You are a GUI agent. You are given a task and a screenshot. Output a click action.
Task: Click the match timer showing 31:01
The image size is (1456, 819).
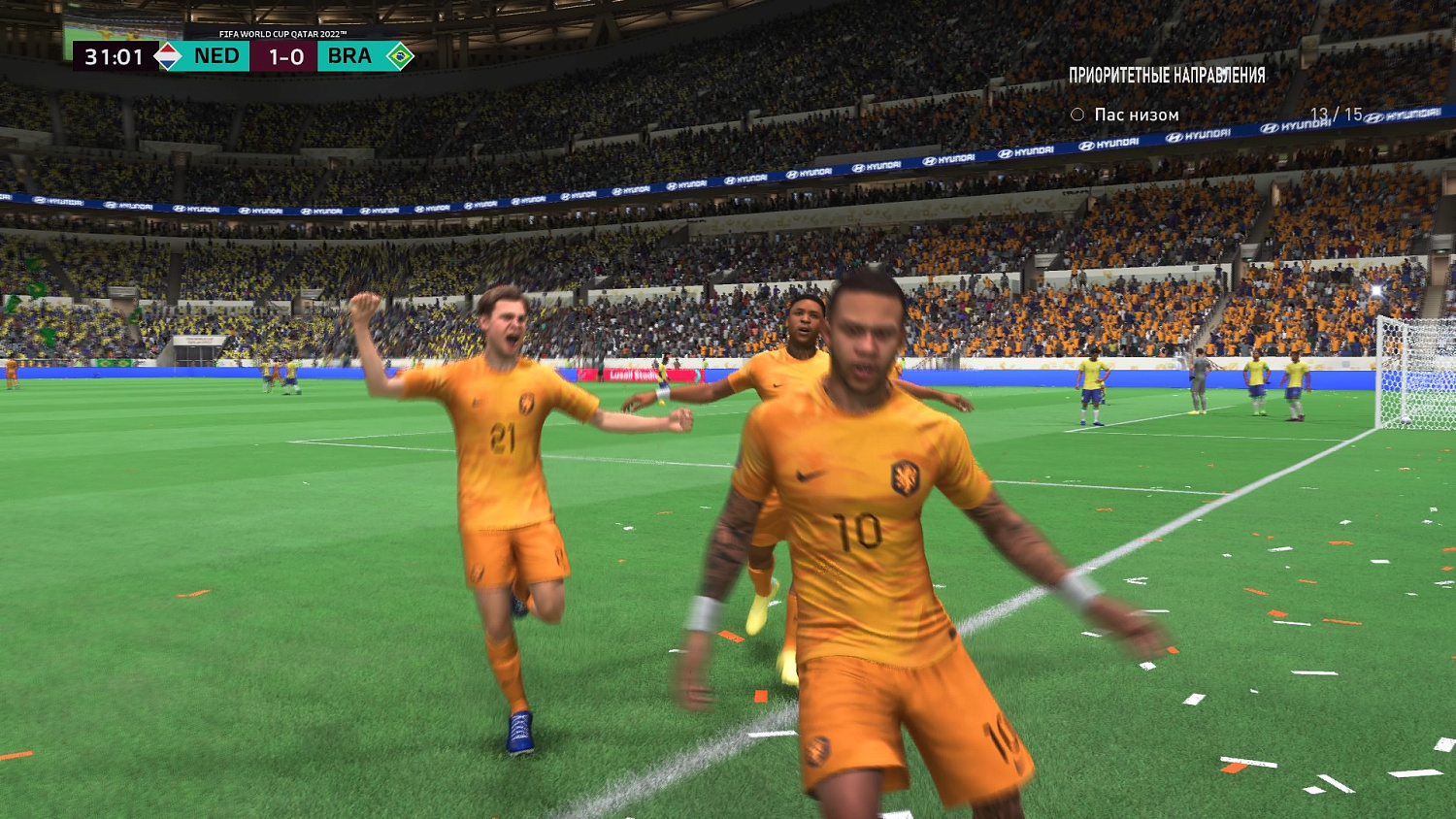coord(115,55)
